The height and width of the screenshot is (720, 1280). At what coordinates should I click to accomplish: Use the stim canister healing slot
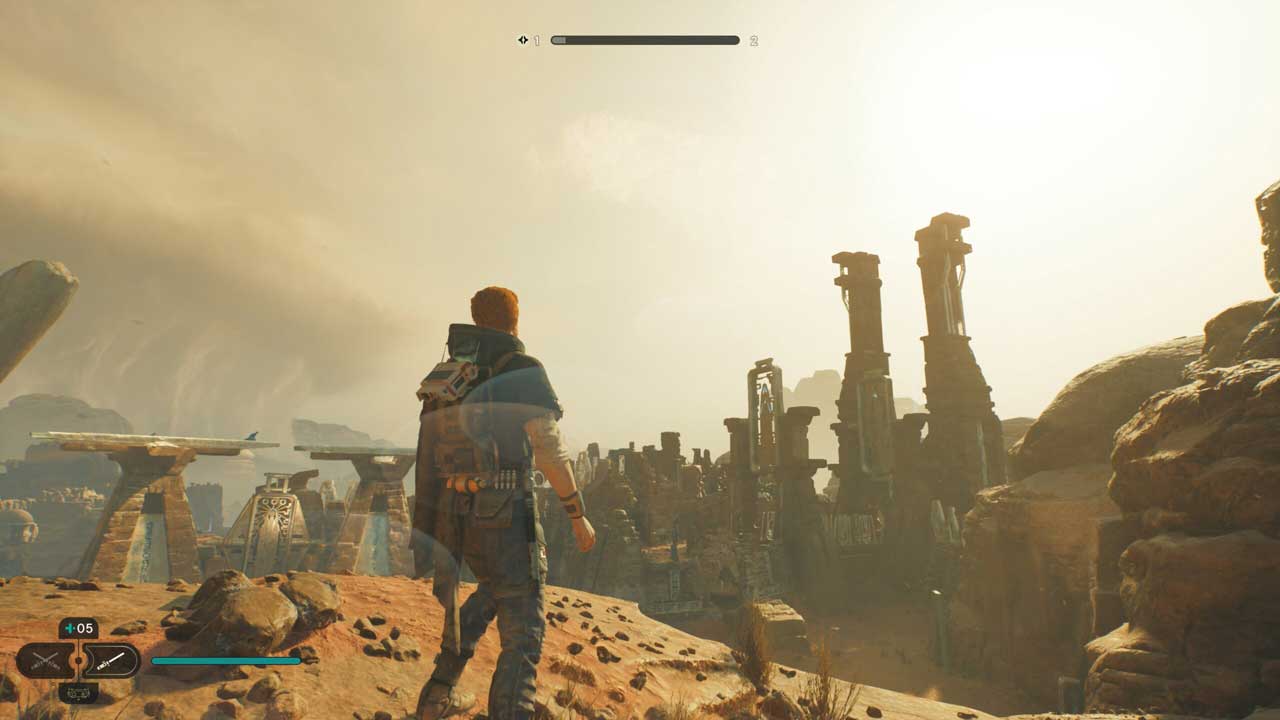78,629
